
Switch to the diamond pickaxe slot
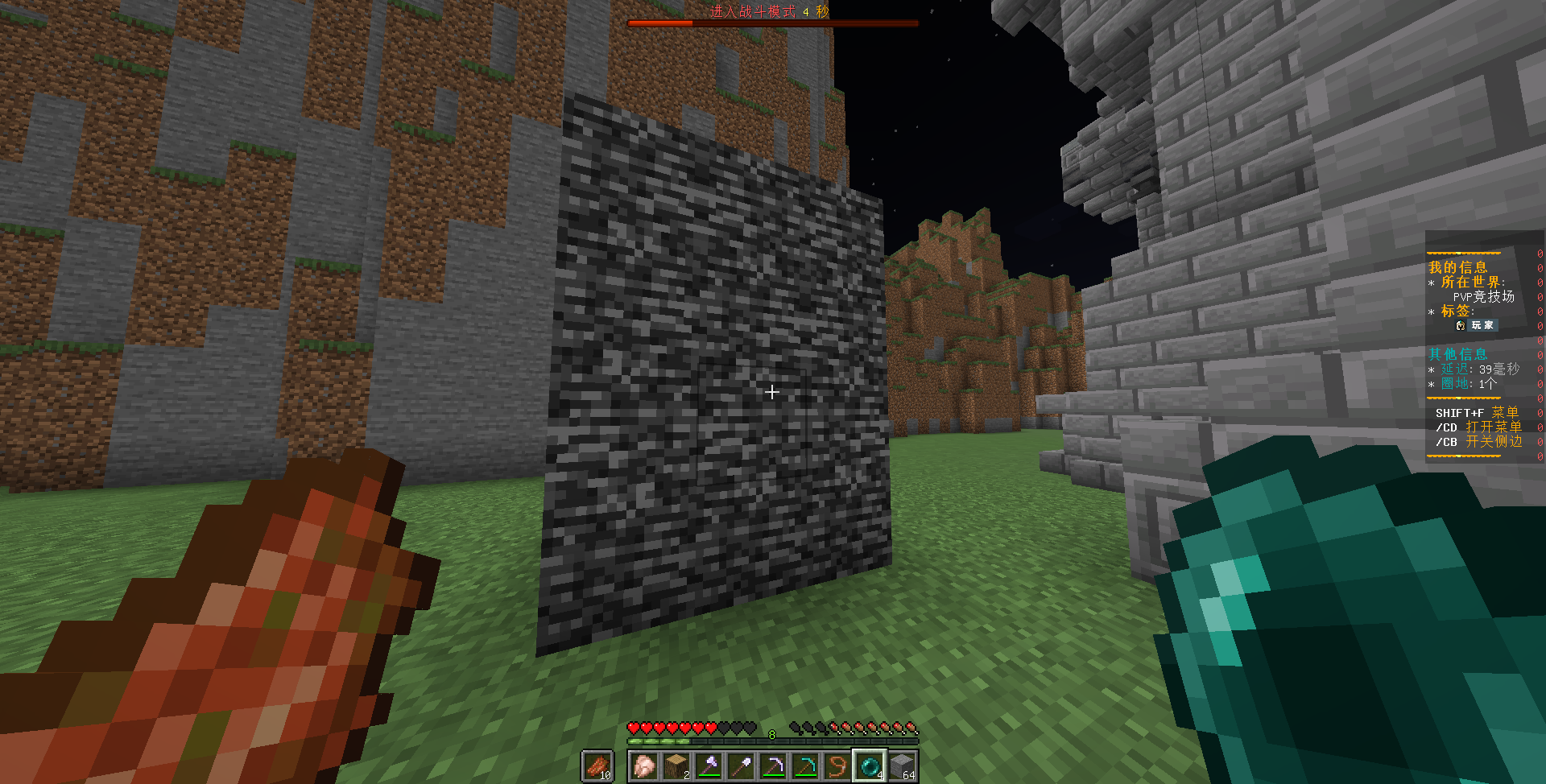[805, 765]
